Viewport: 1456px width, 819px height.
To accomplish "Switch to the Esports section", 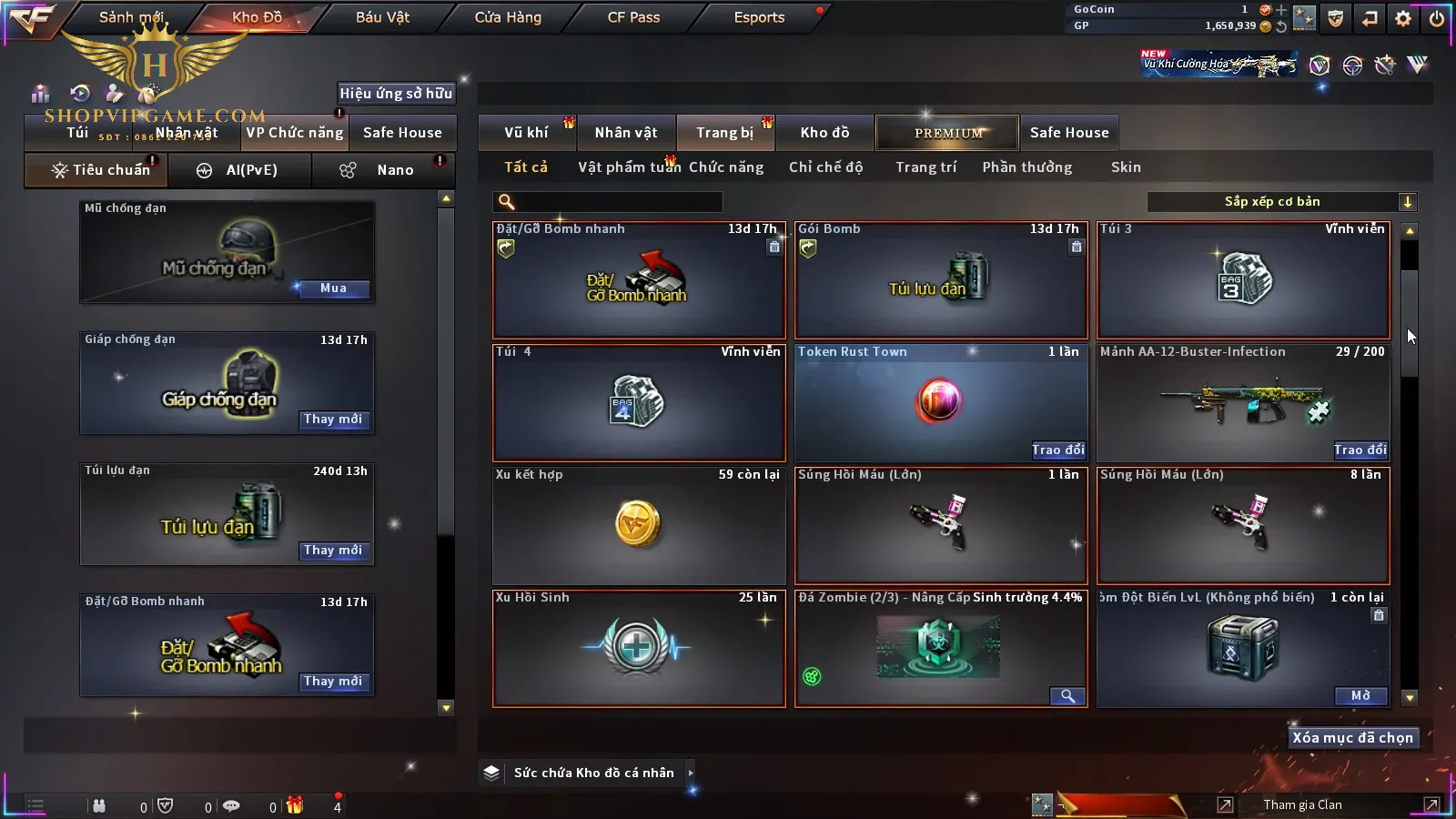I will (x=759, y=17).
